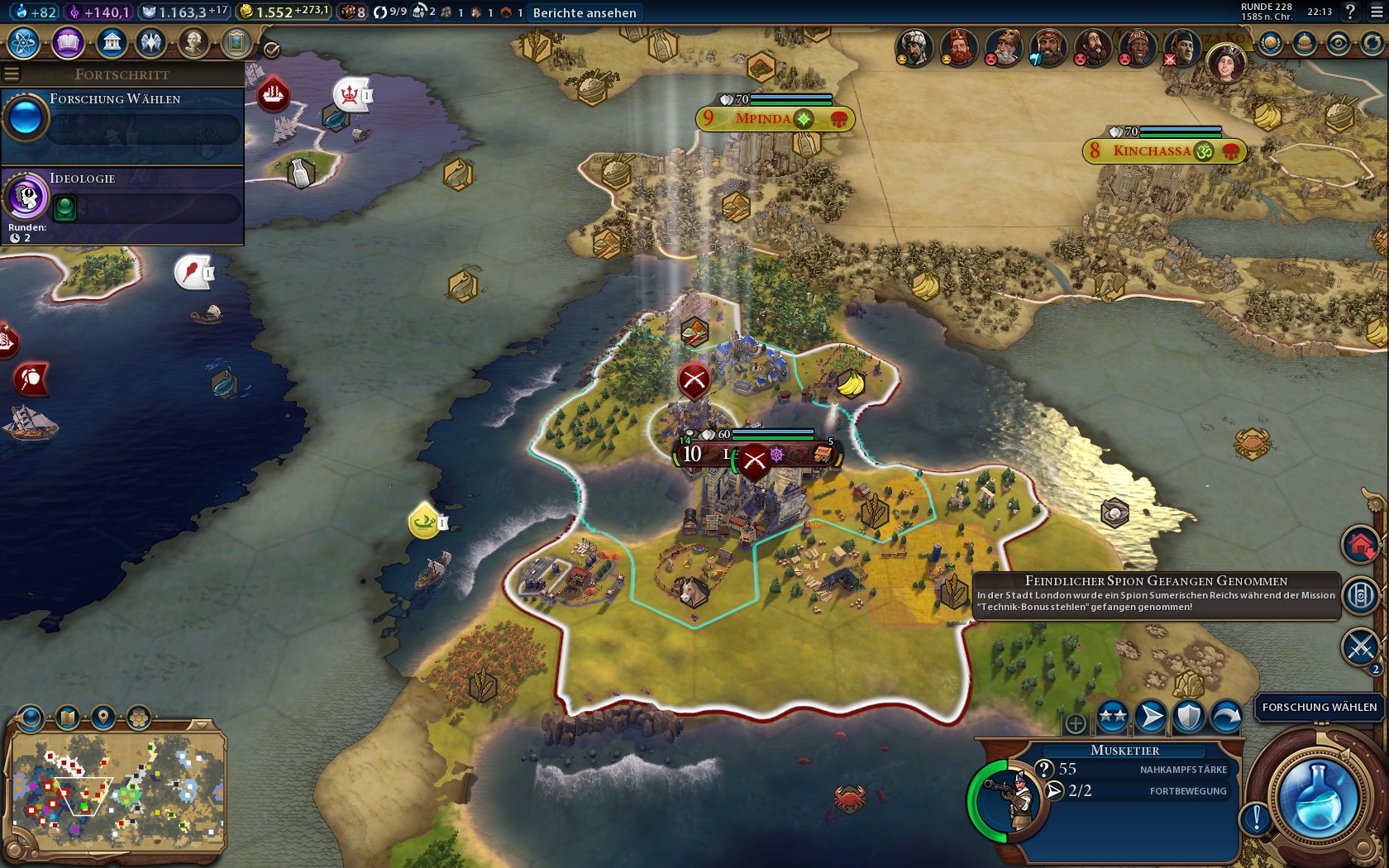Click 'Berichte ansehen' in the top bar

coord(585,12)
